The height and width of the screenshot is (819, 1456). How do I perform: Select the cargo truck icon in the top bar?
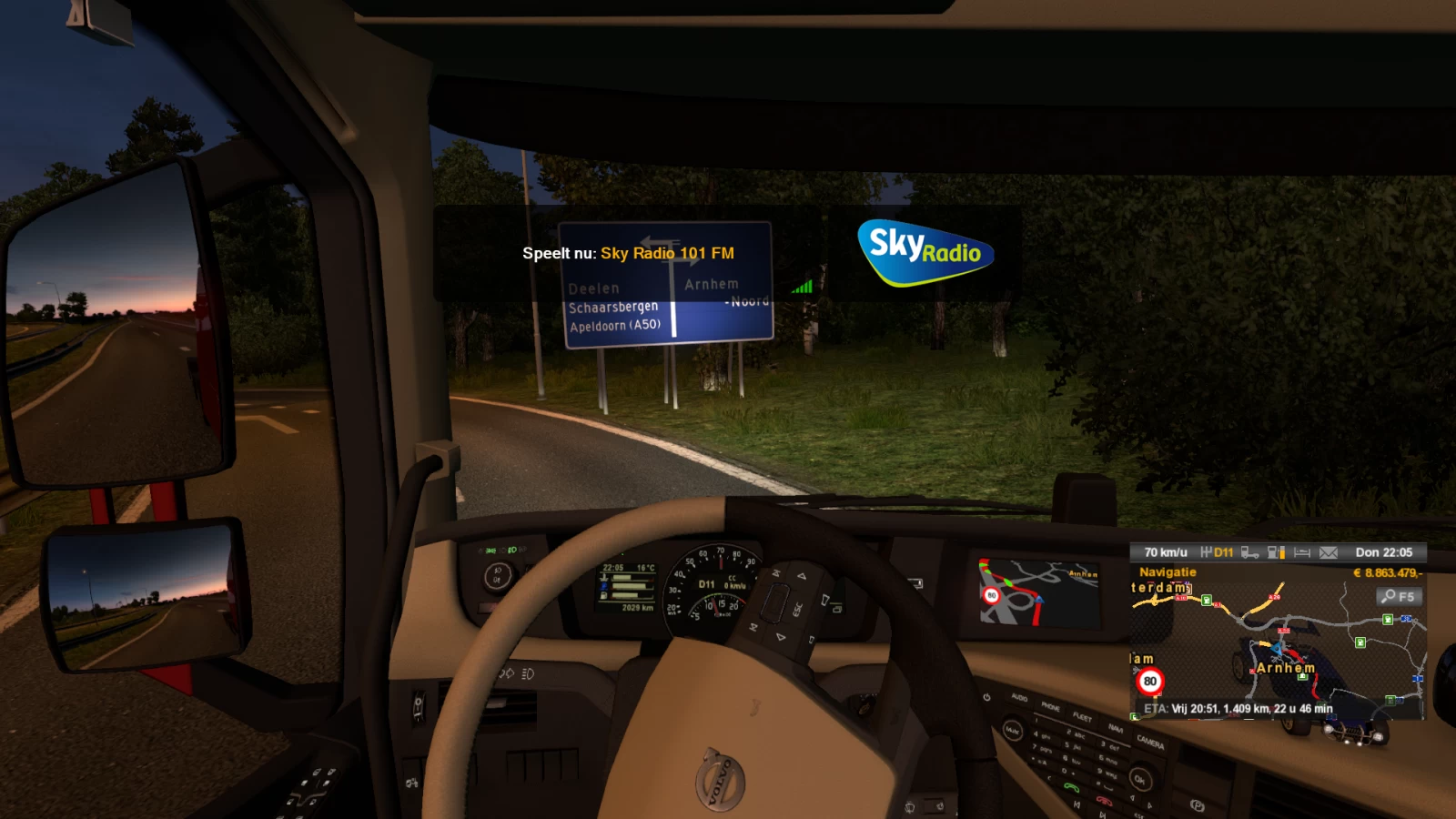(x=1250, y=552)
